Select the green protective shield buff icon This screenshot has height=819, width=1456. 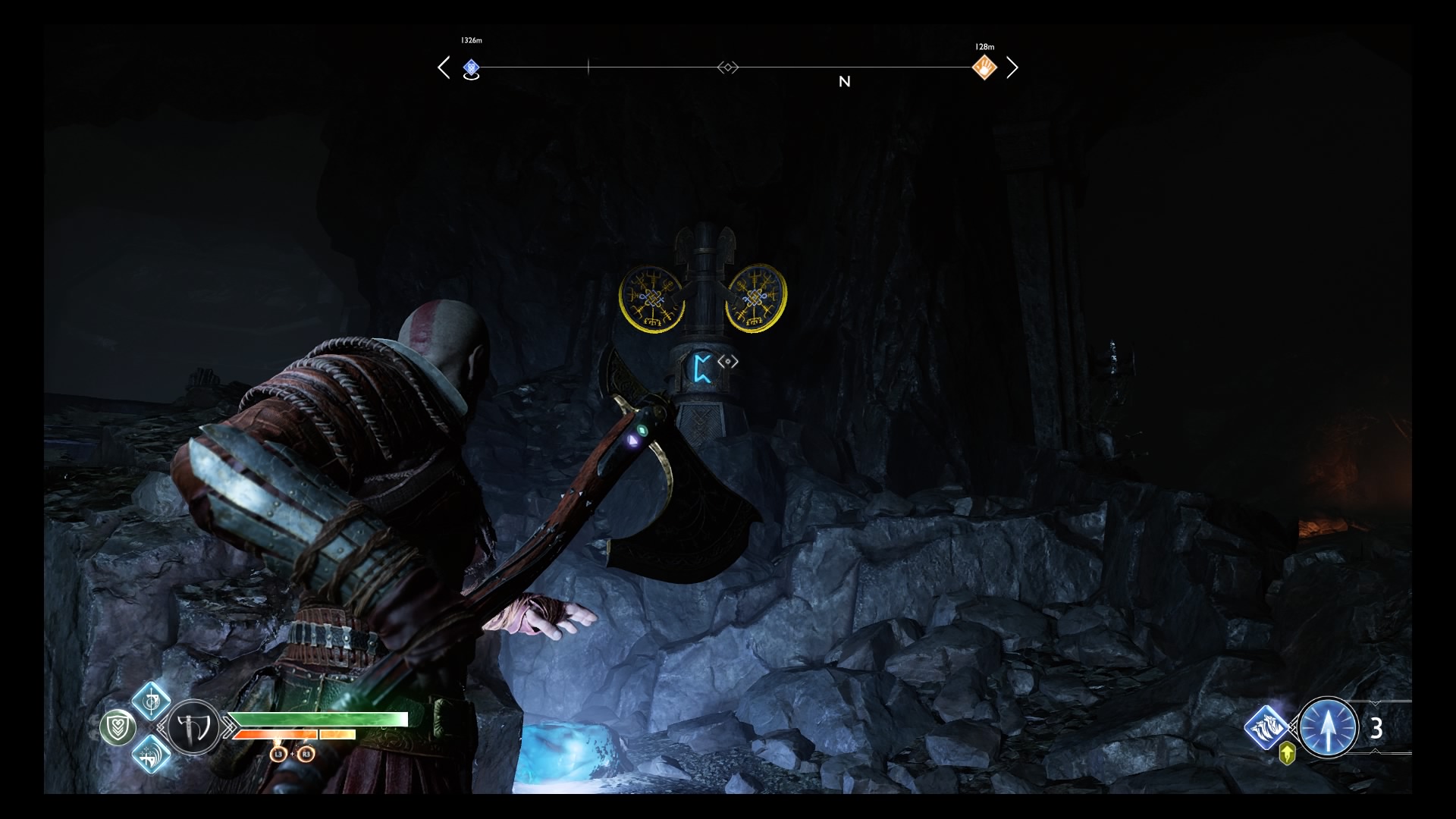pos(119,727)
